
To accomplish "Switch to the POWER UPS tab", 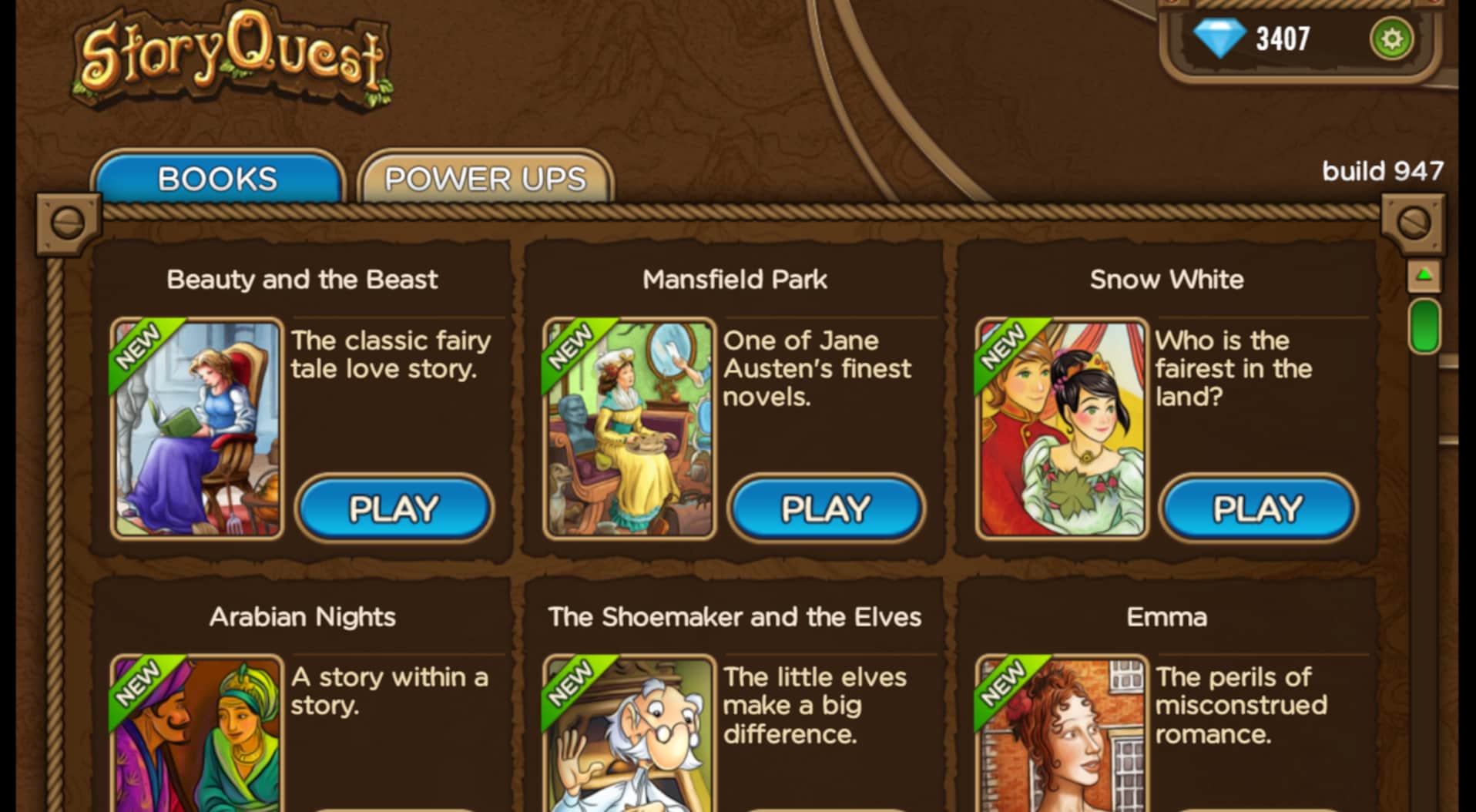I will click(484, 178).
